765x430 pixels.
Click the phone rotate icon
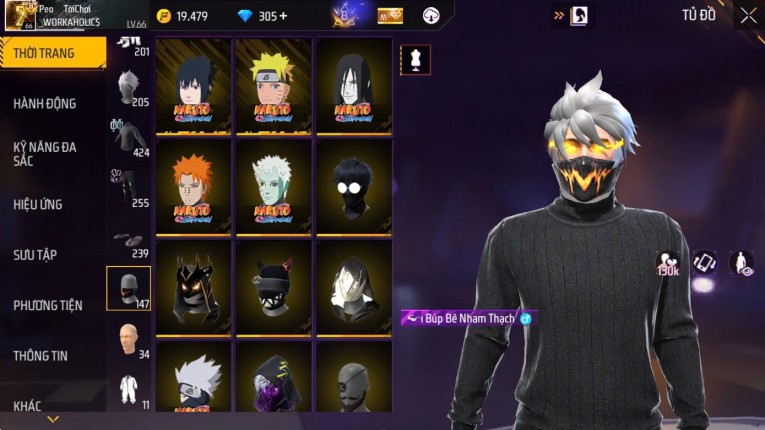point(705,262)
